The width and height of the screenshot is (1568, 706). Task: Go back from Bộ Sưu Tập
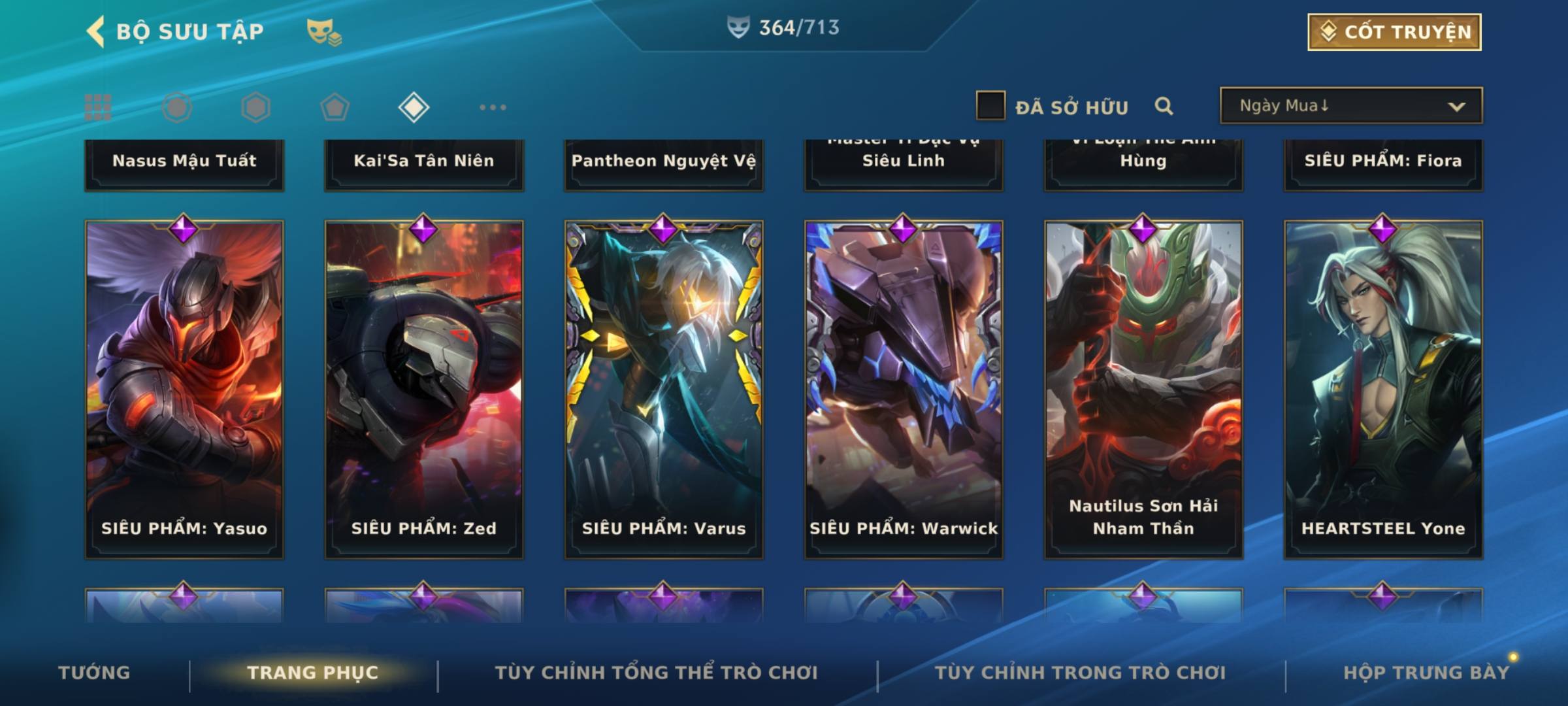pyautogui.click(x=97, y=31)
